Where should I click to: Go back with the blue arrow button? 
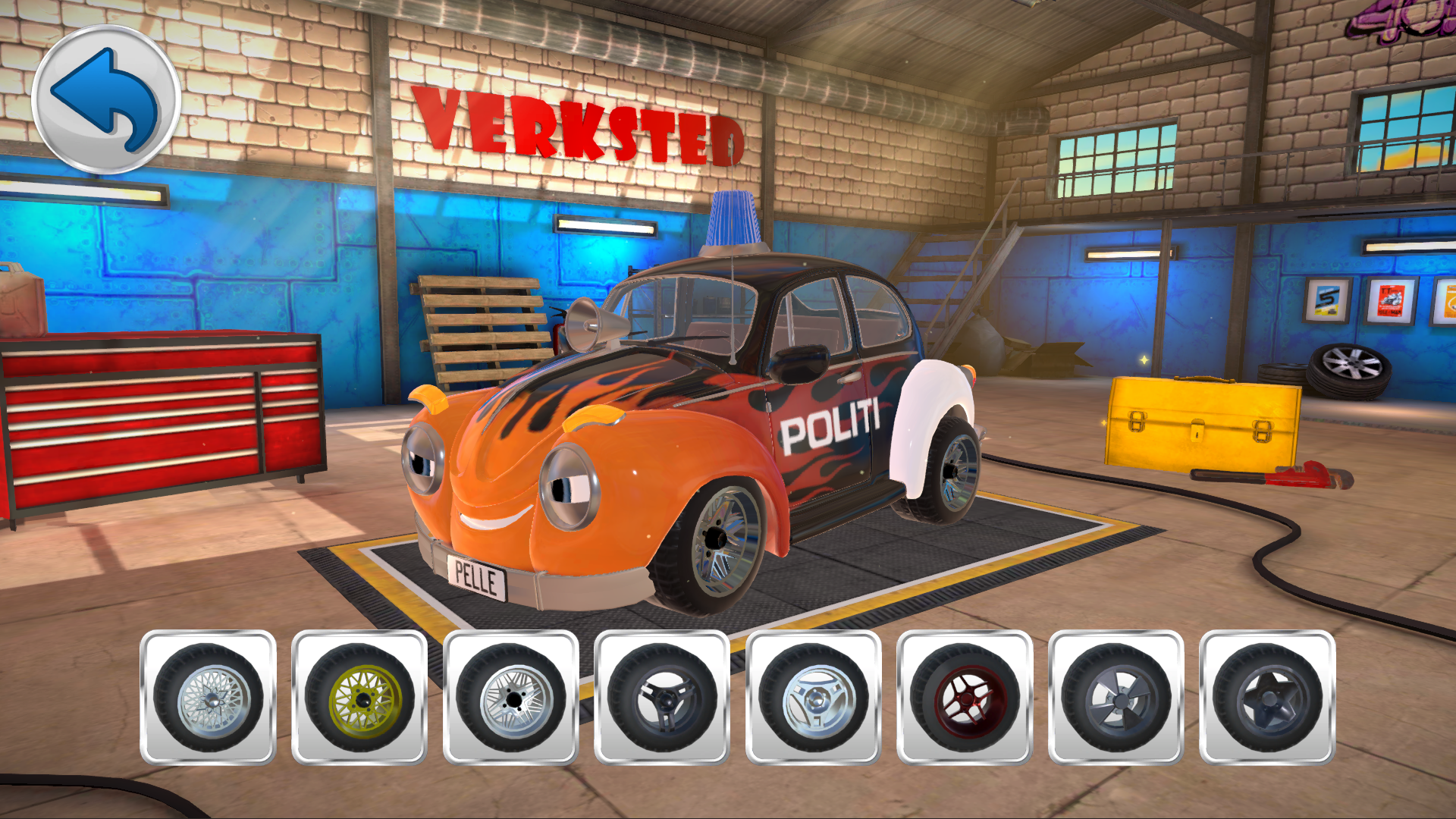[x=106, y=99]
